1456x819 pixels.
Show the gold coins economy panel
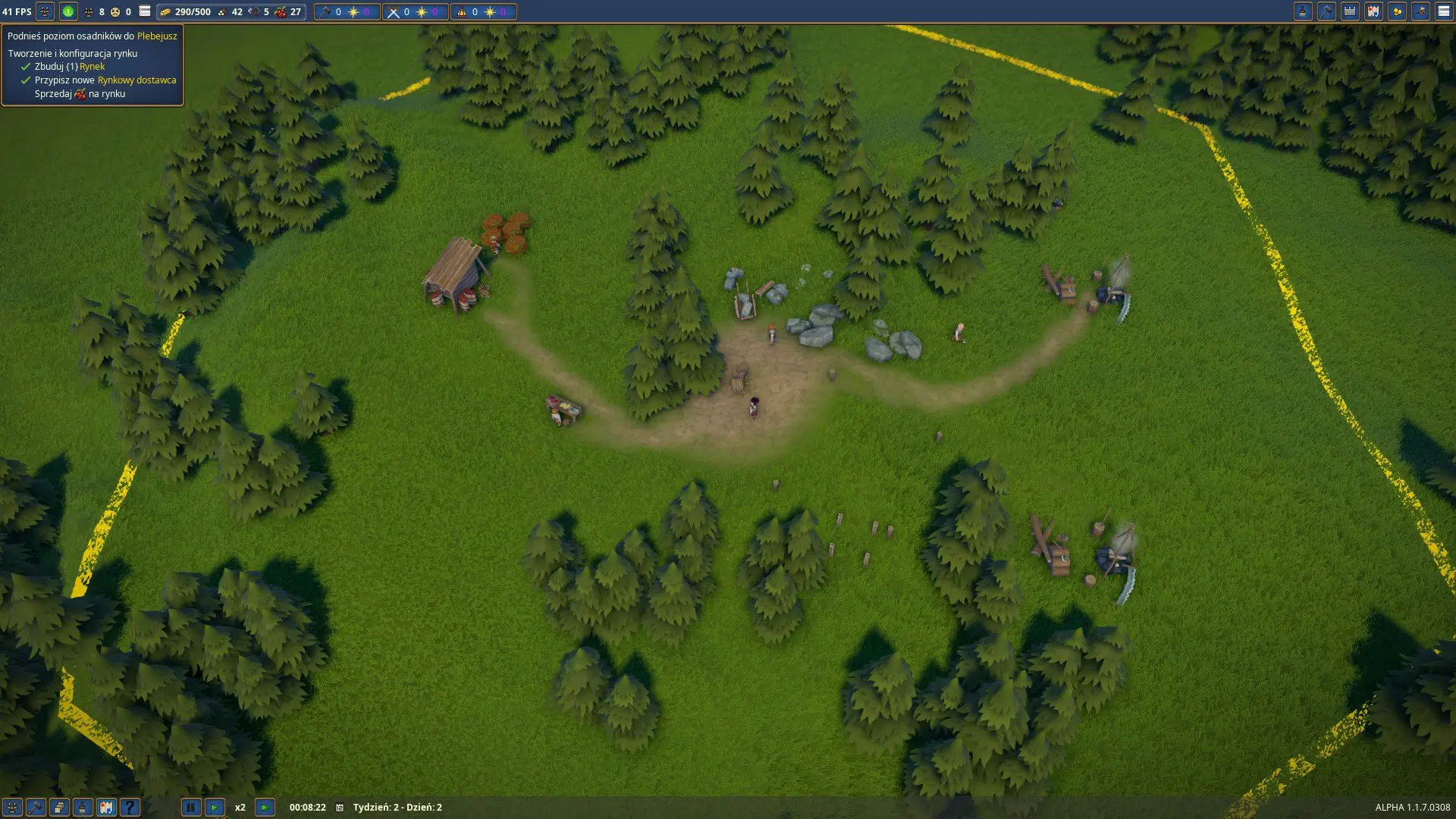pos(1397,11)
